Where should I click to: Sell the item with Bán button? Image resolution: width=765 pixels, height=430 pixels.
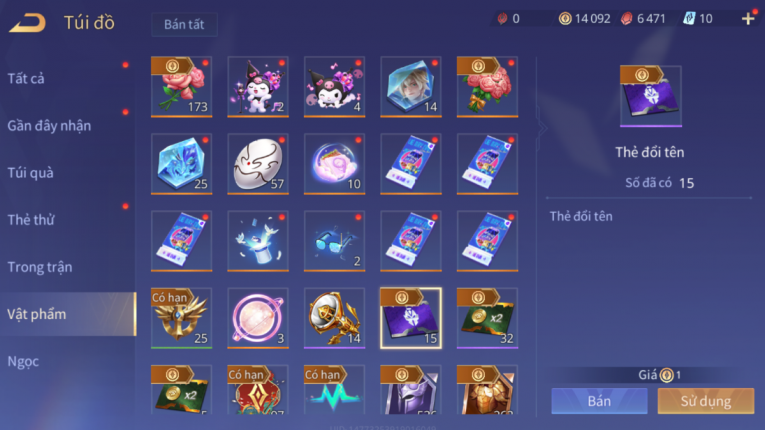click(599, 401)
